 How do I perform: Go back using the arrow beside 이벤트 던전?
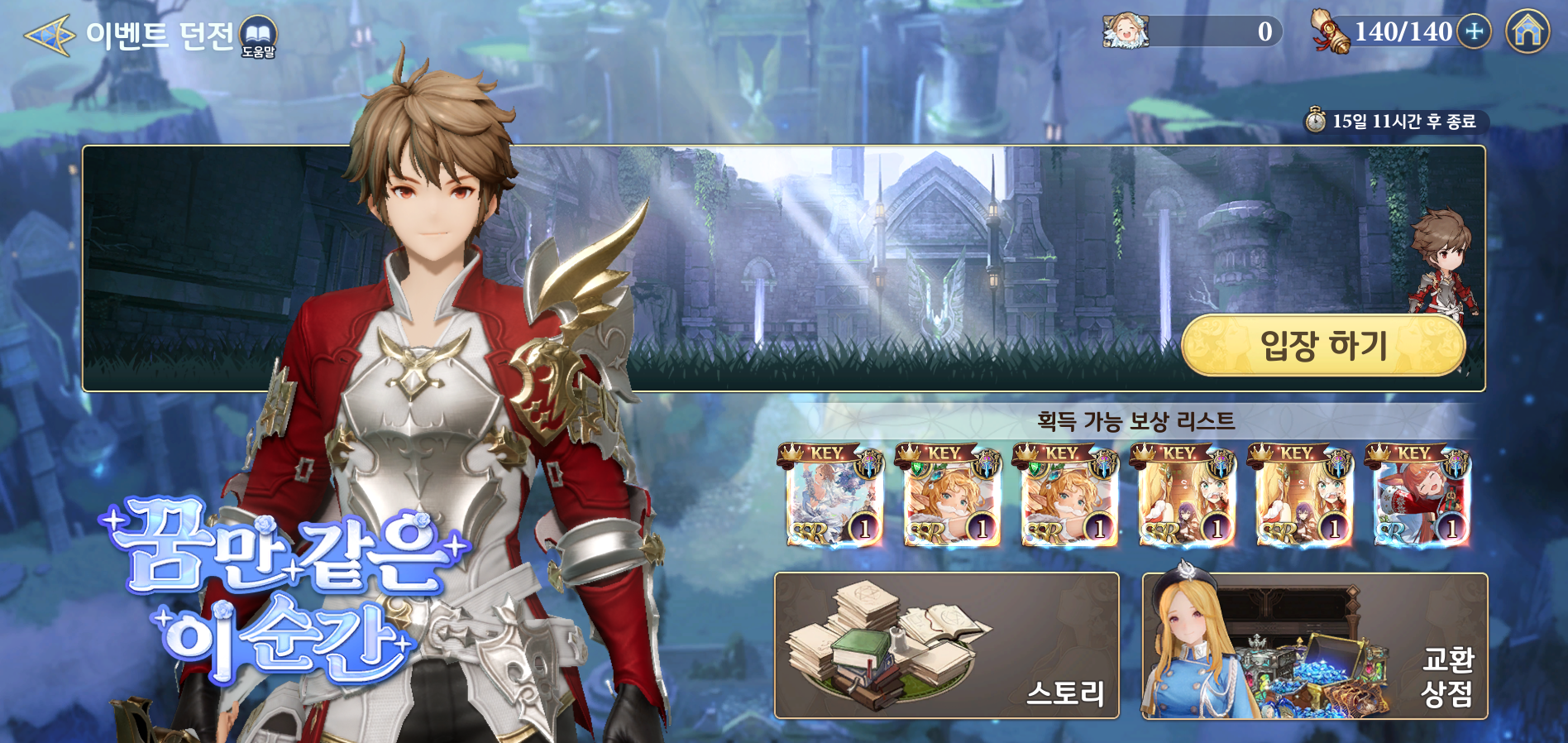50,36
